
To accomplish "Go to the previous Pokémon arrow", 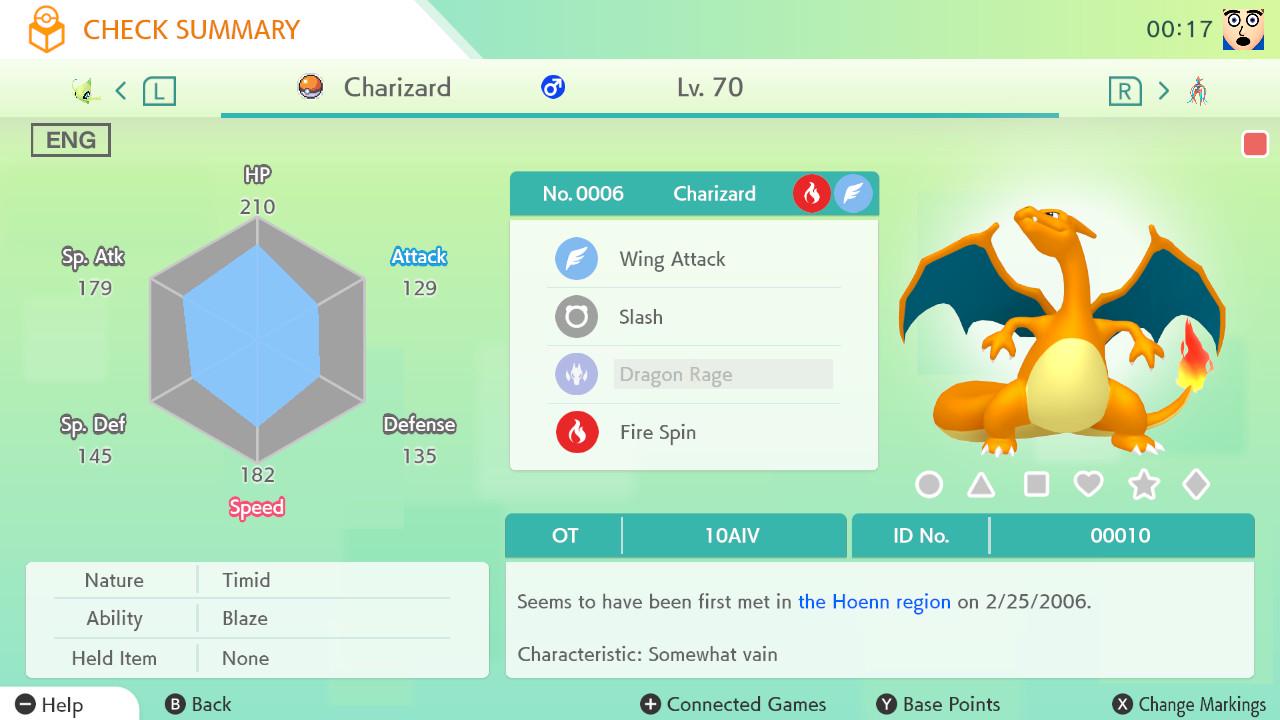I will point(121,91).
